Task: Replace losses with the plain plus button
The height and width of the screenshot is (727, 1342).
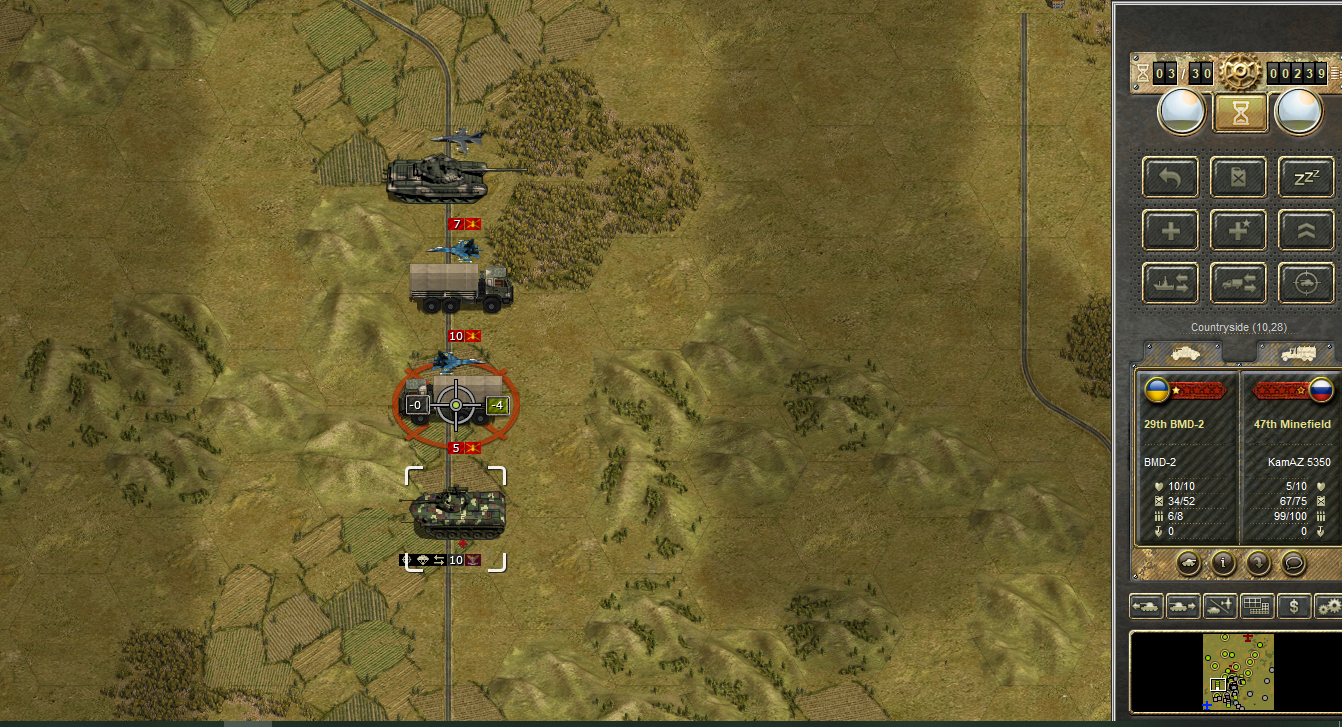Action: pyautogui.click(x=1171, y=231)
